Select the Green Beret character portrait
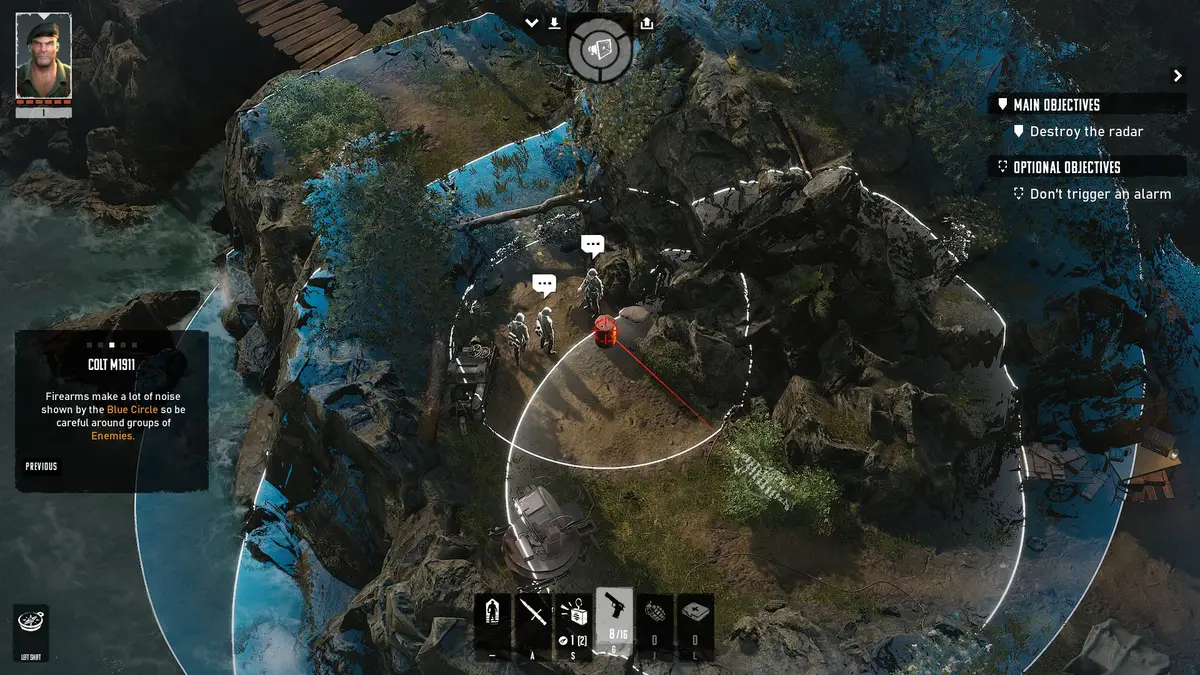Viewport: 1200px width, 675px height. (x=44, y=55)
